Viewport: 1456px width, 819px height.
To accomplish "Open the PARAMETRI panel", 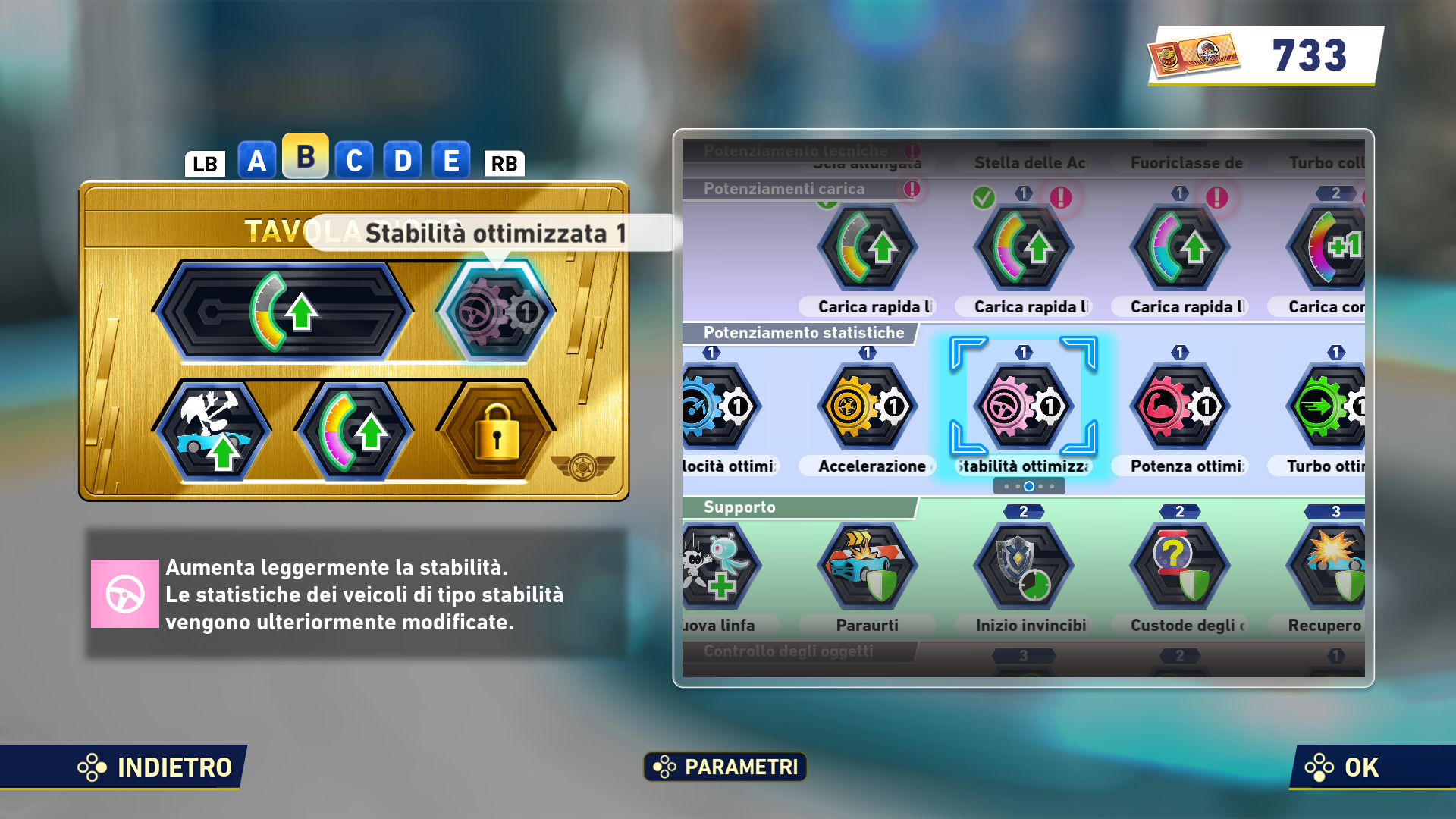I will (724, 767).
